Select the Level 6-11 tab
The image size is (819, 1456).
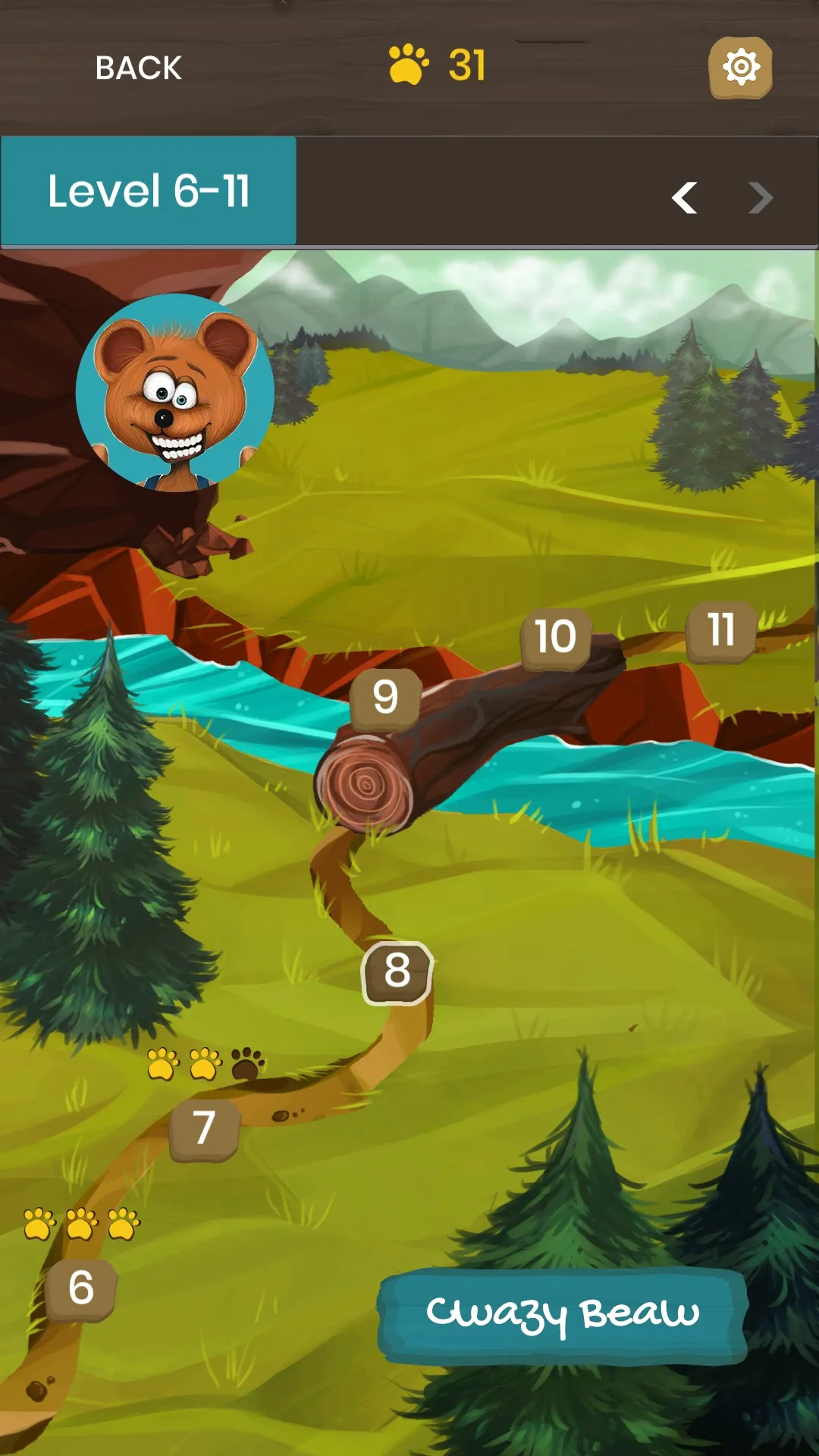point(149,191)
